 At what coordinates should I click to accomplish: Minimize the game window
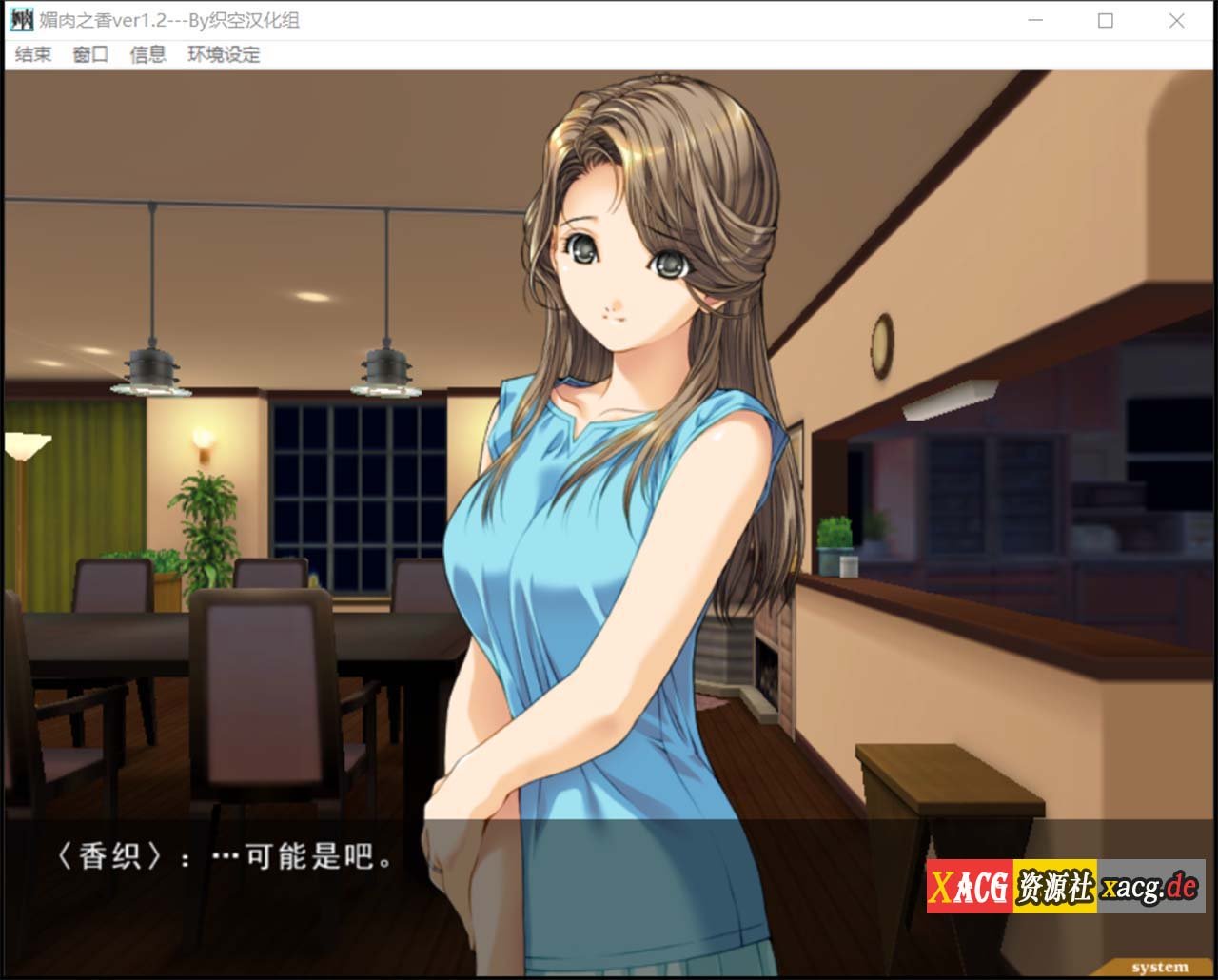coord(1036,19)
